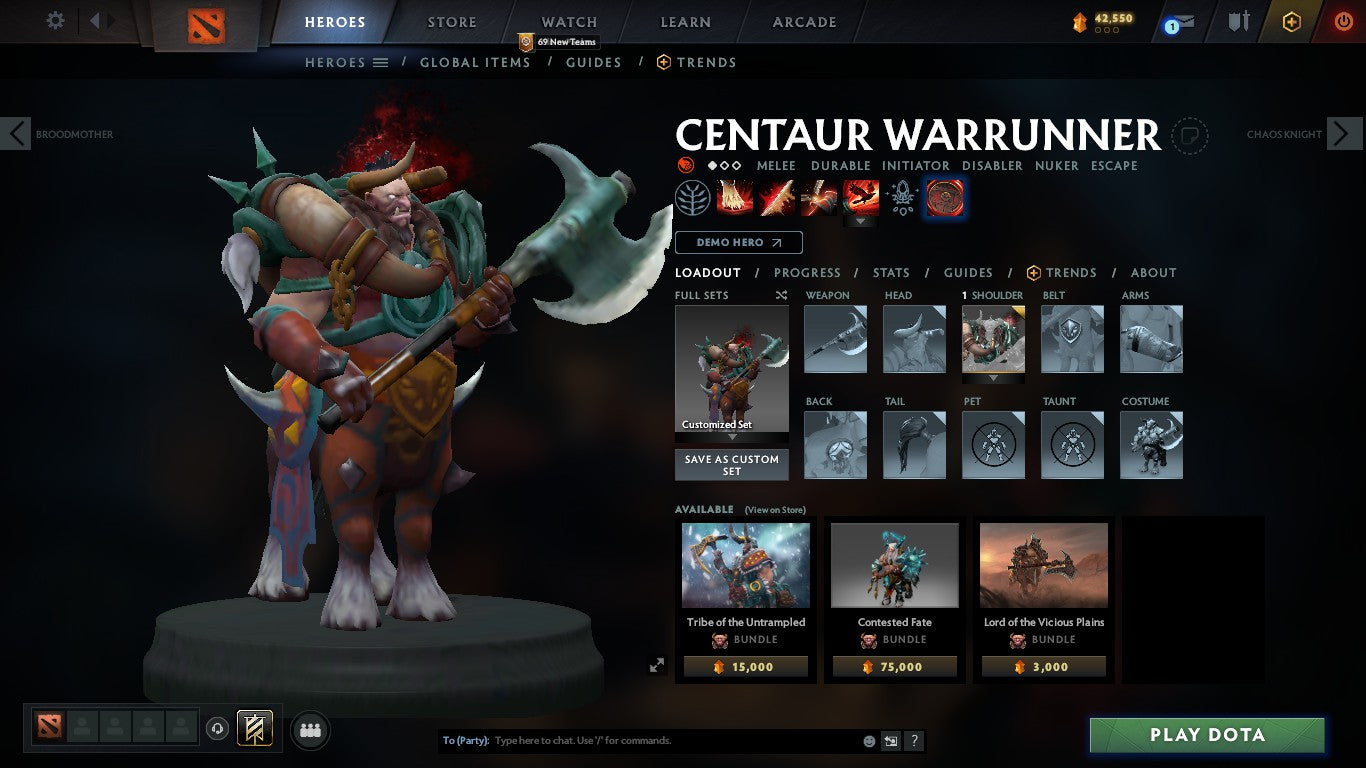Select the Contested Fate bundle thumbnail
Image resolution: width=1366 pixels, height=768 pixels.
893,565
